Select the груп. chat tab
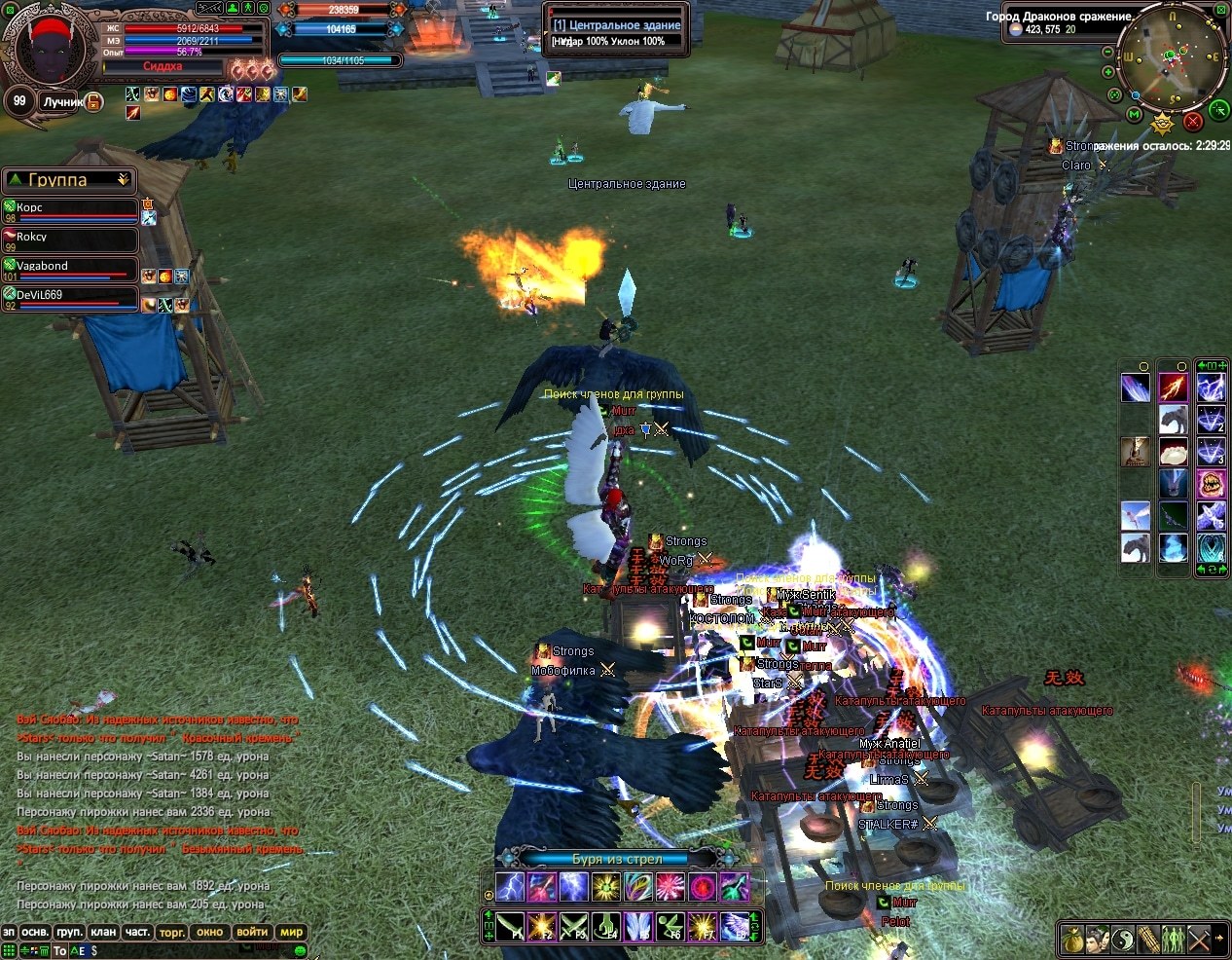 69,932
